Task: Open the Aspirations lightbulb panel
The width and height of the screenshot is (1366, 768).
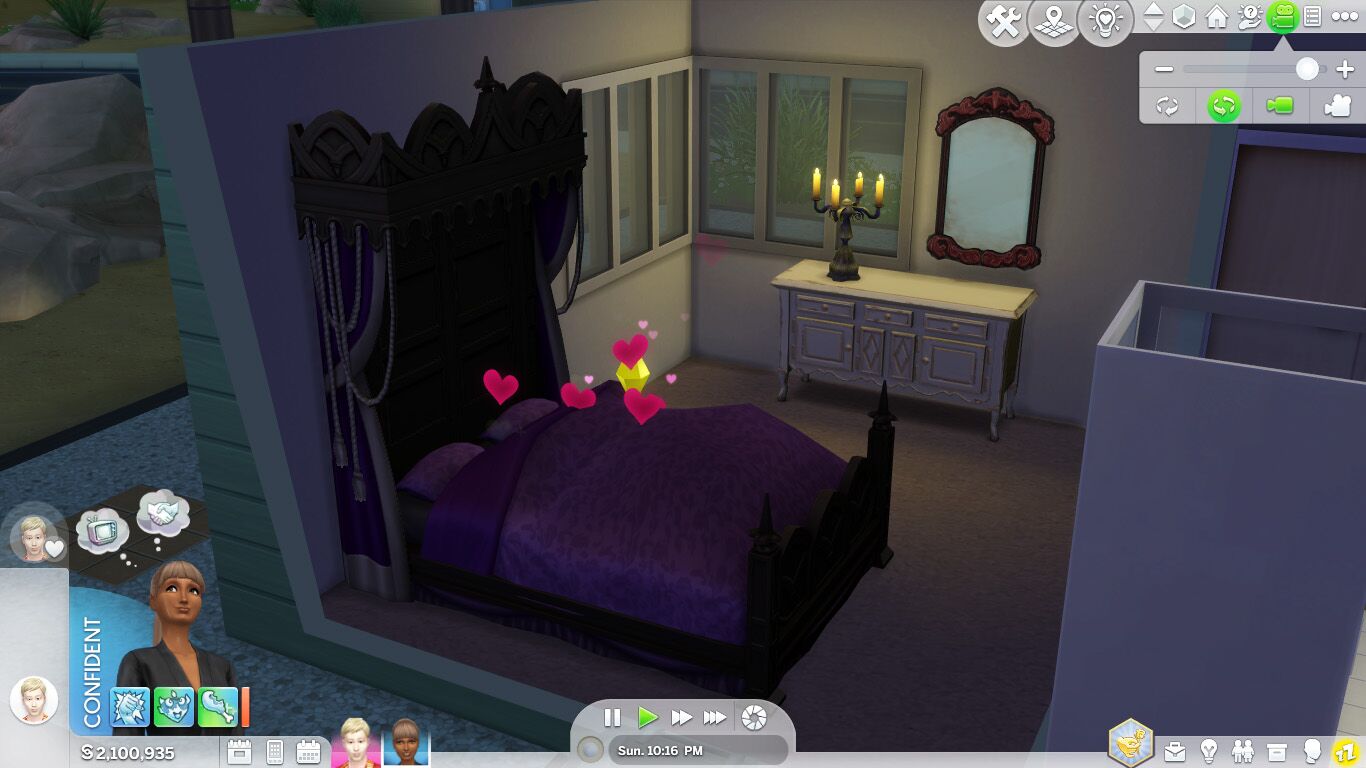Action: click(x=1209, y=750)
